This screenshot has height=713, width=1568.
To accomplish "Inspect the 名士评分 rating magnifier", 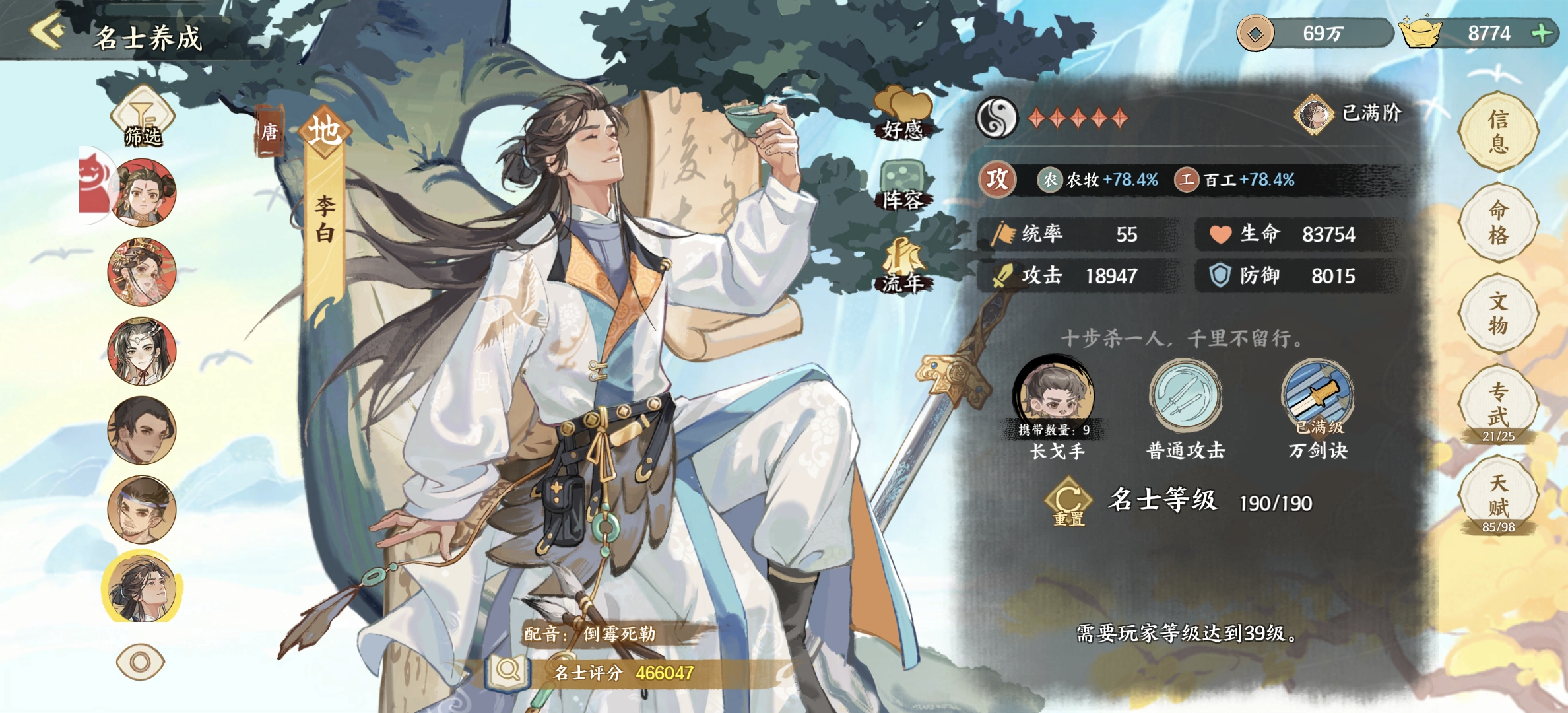I will coord(507,672).
